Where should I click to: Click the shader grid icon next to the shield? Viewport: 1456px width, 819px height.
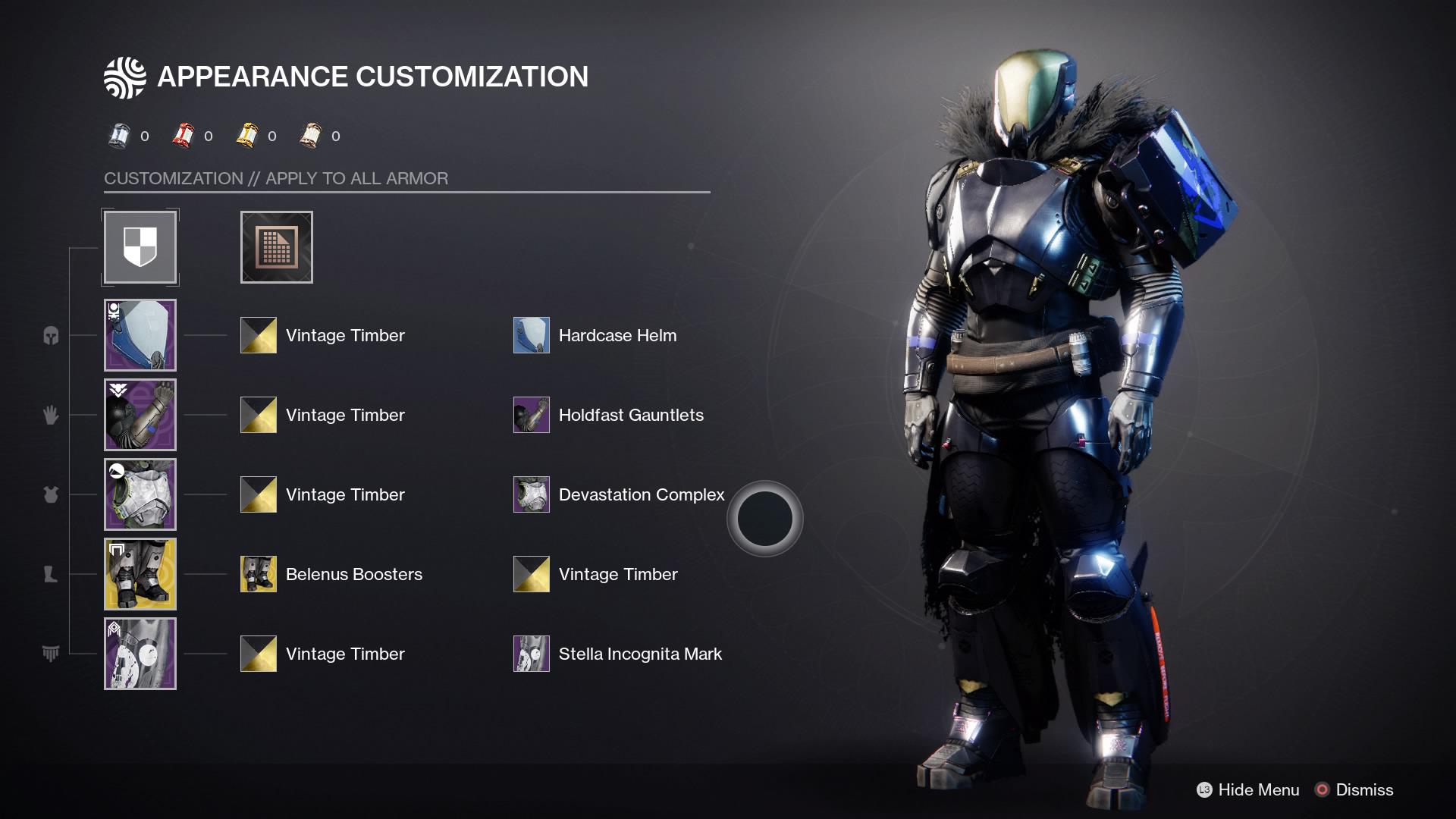click(x=276, y=247)
